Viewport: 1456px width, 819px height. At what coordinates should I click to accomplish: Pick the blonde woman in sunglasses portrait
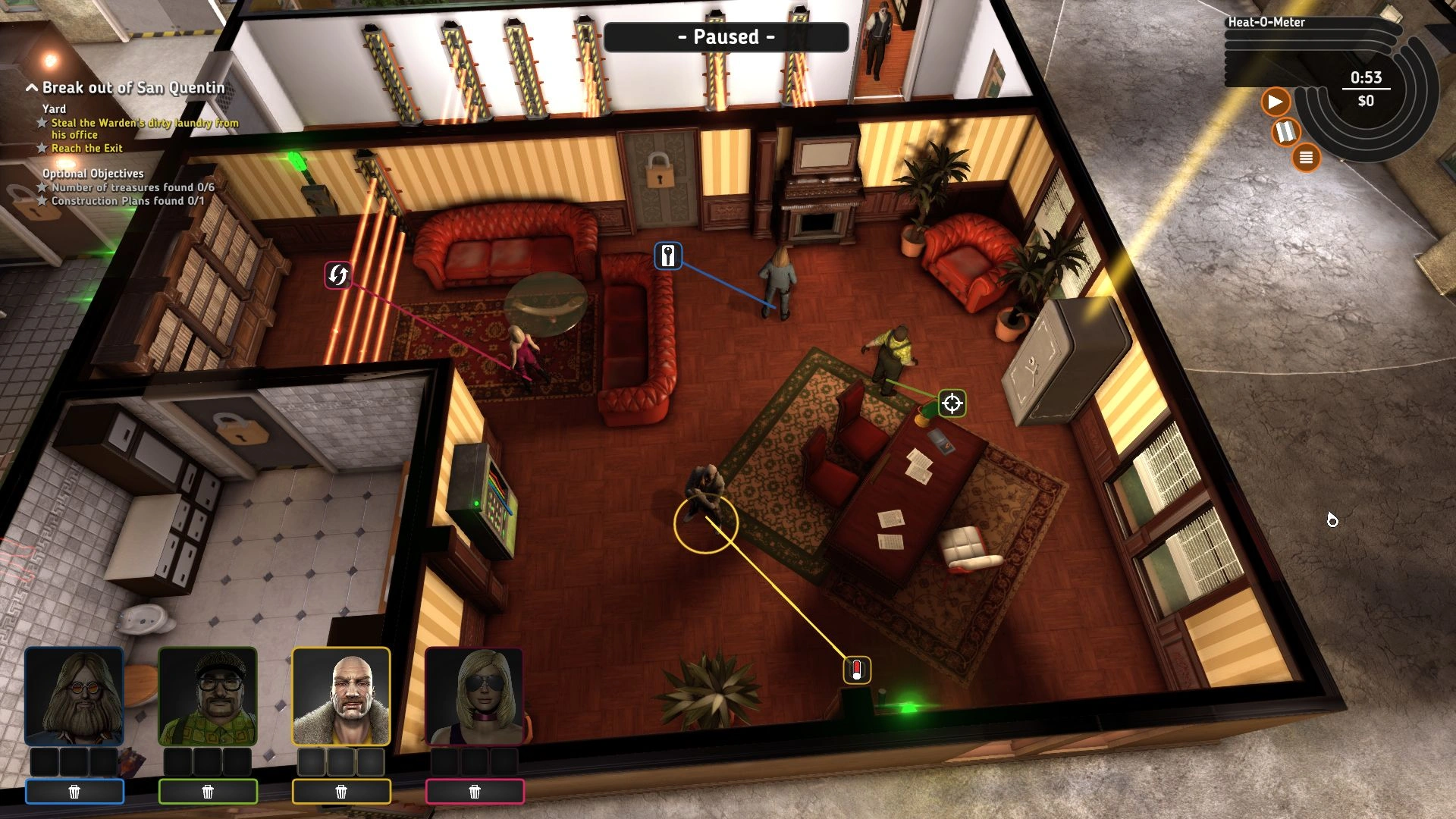(475, 696)
